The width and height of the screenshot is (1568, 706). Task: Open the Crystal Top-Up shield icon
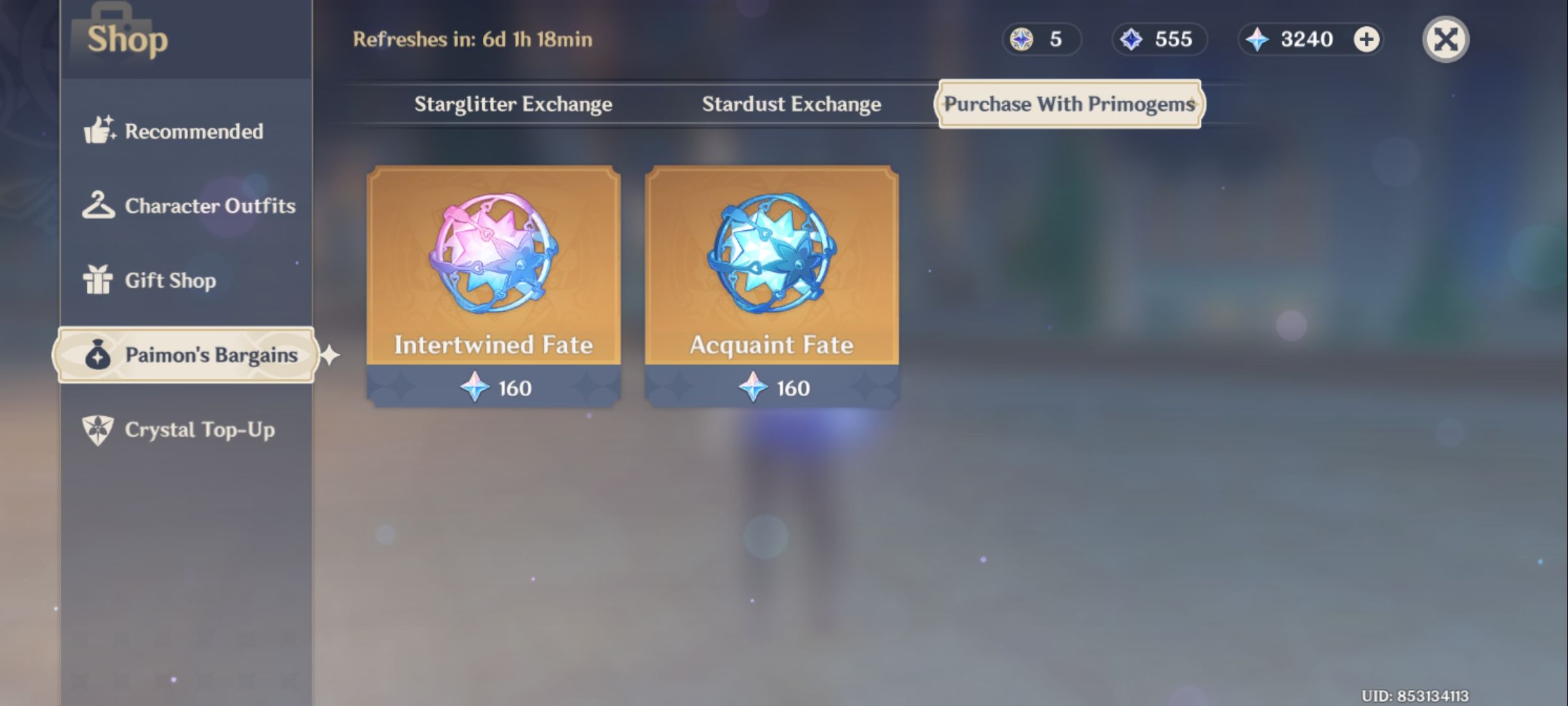pyautogui.click(x=98, y=430)
